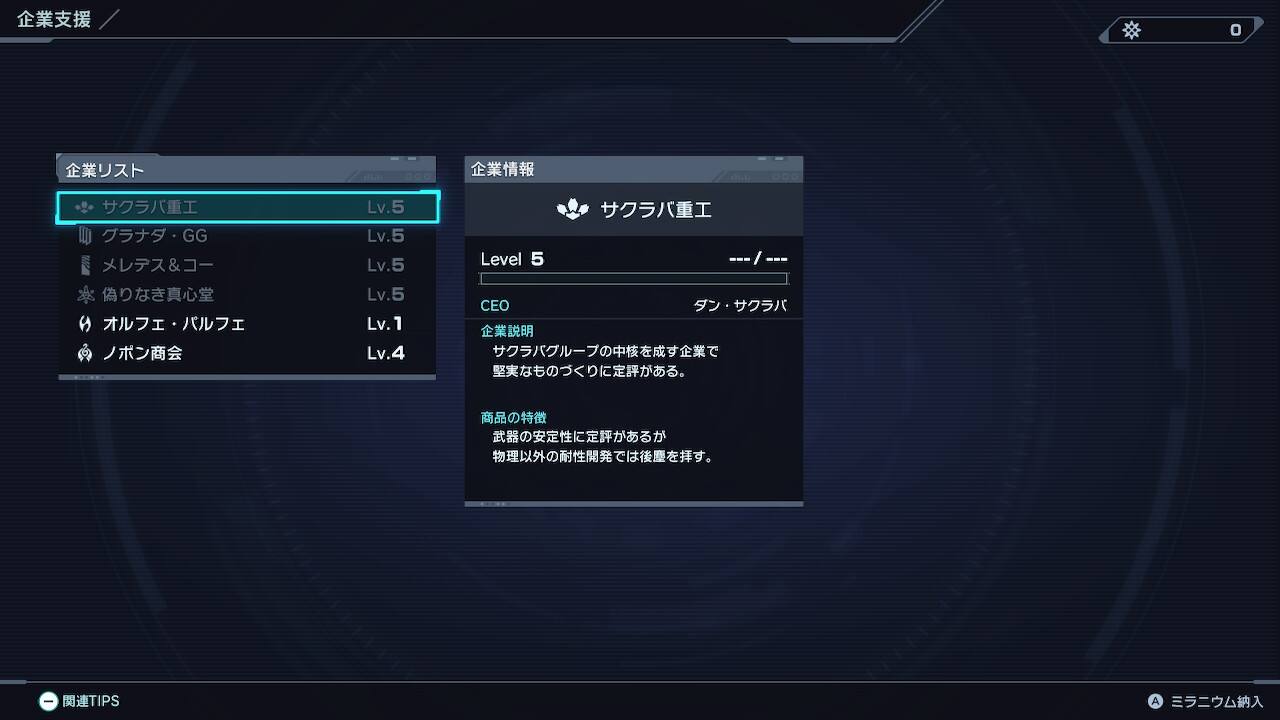1280x720 pixels.
Task: Choose オルフェ・パルフェ at Lv.1
Action: point(247,324)
